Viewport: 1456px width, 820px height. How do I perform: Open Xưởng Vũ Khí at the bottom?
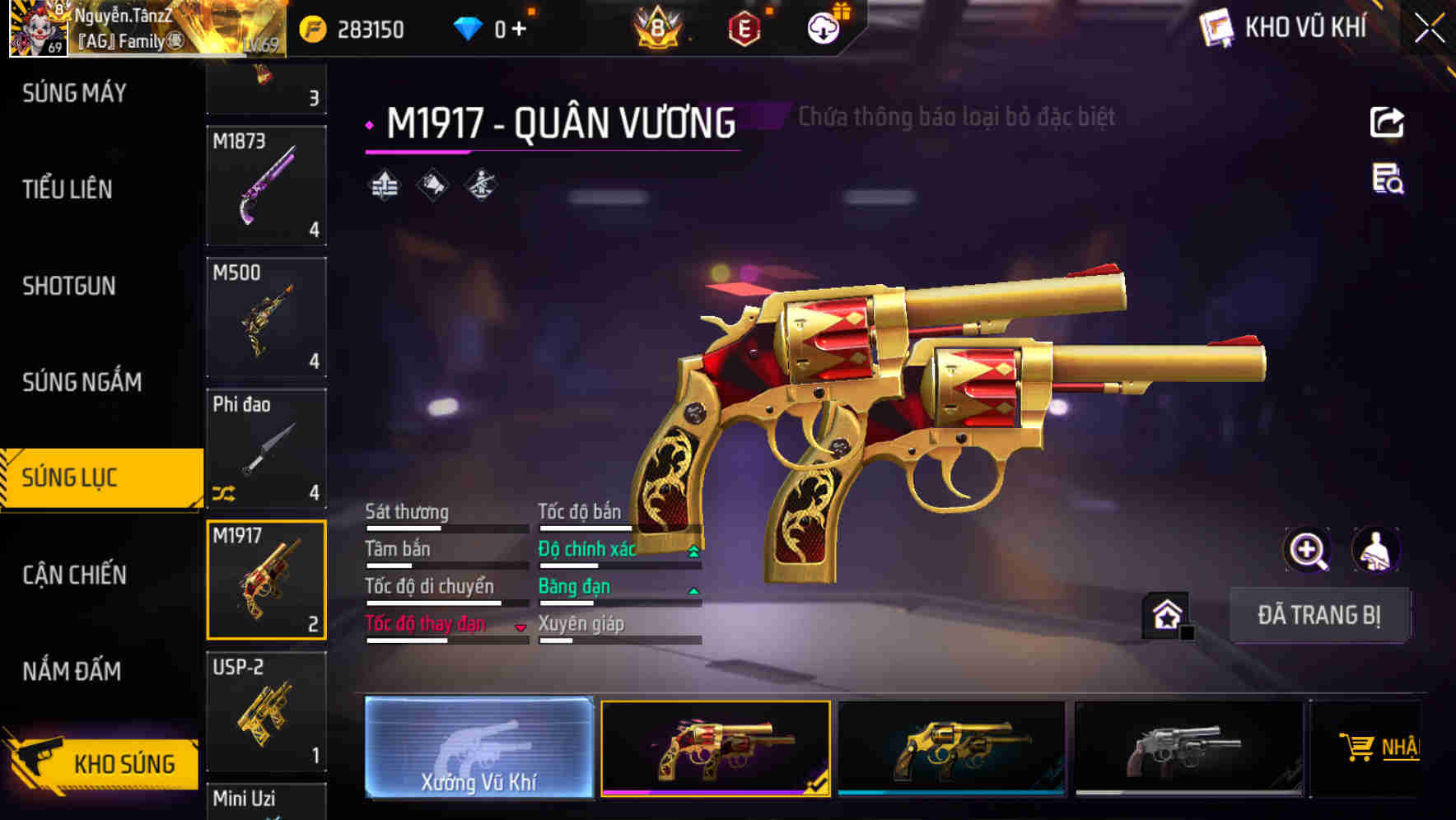click(478, 748)
